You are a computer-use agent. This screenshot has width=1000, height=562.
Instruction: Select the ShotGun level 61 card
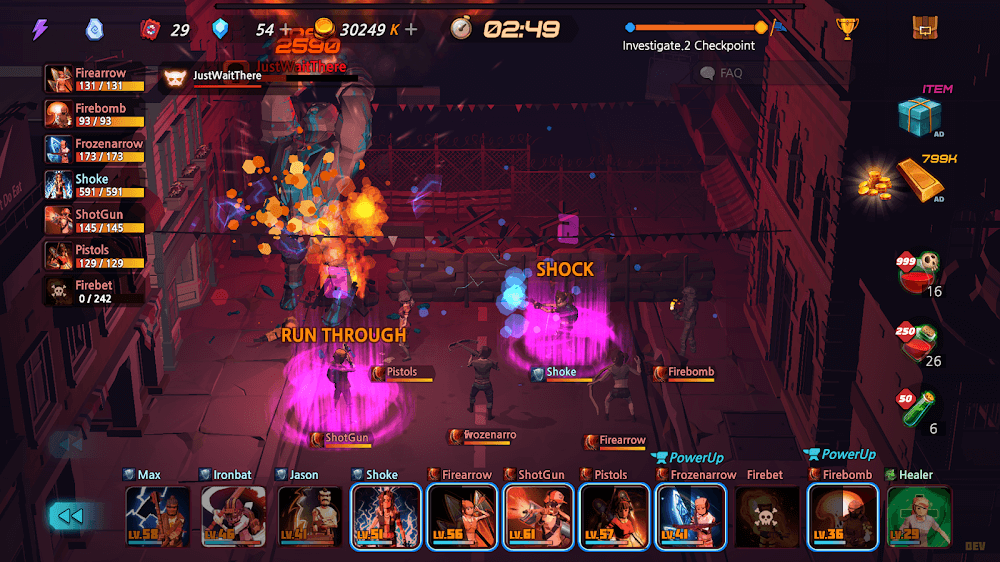[538, 516]
